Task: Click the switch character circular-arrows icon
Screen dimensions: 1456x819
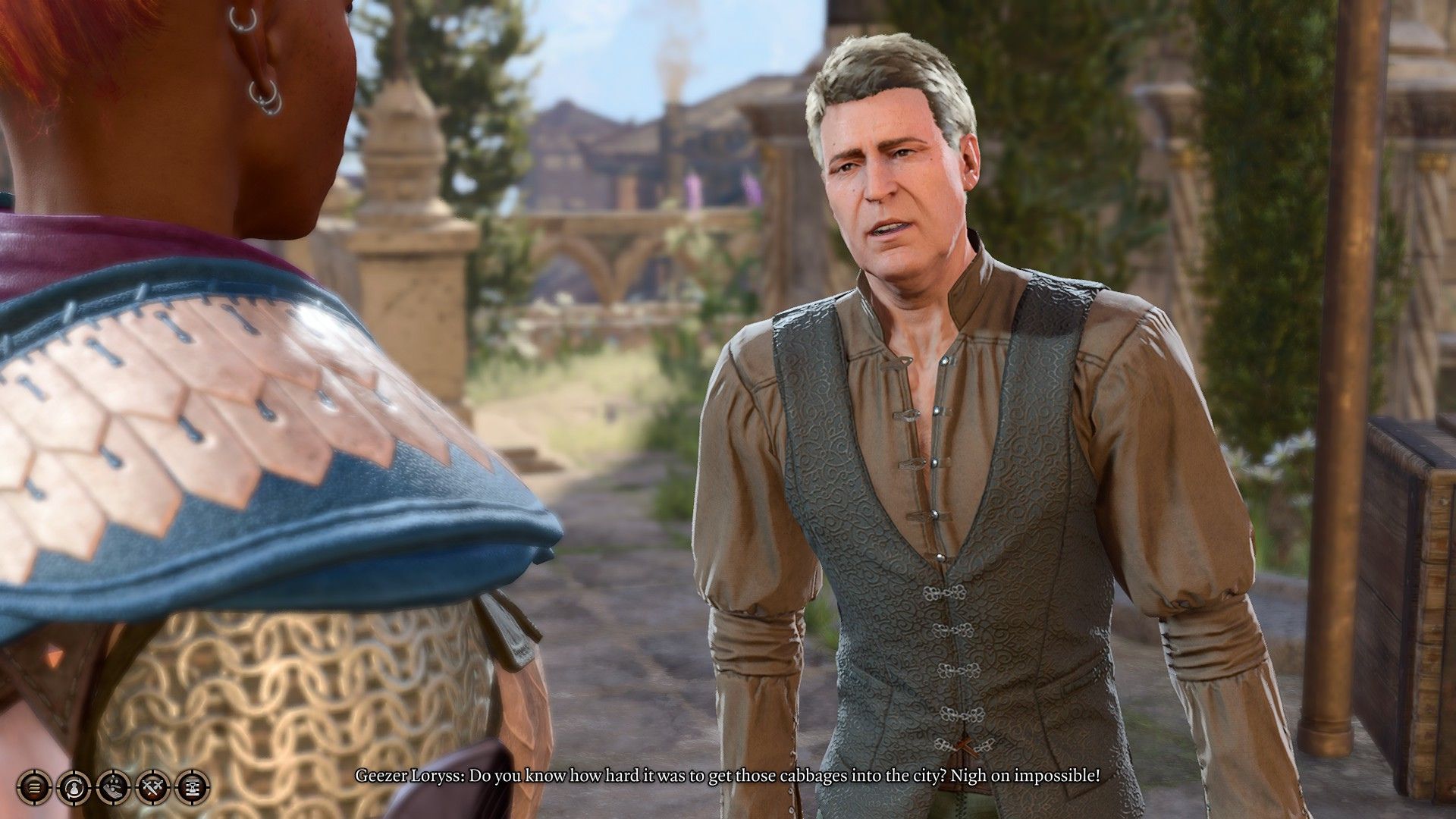Action: (74, 788)
